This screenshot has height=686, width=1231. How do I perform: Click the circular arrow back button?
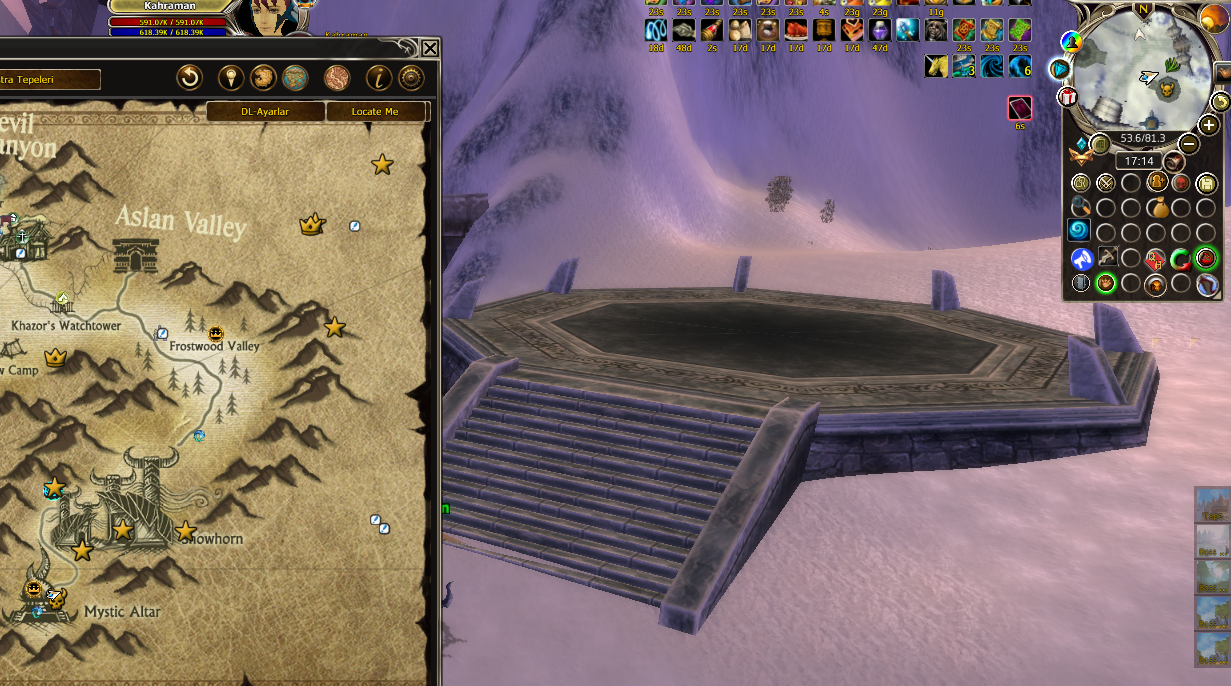click(x=189, y=78)
